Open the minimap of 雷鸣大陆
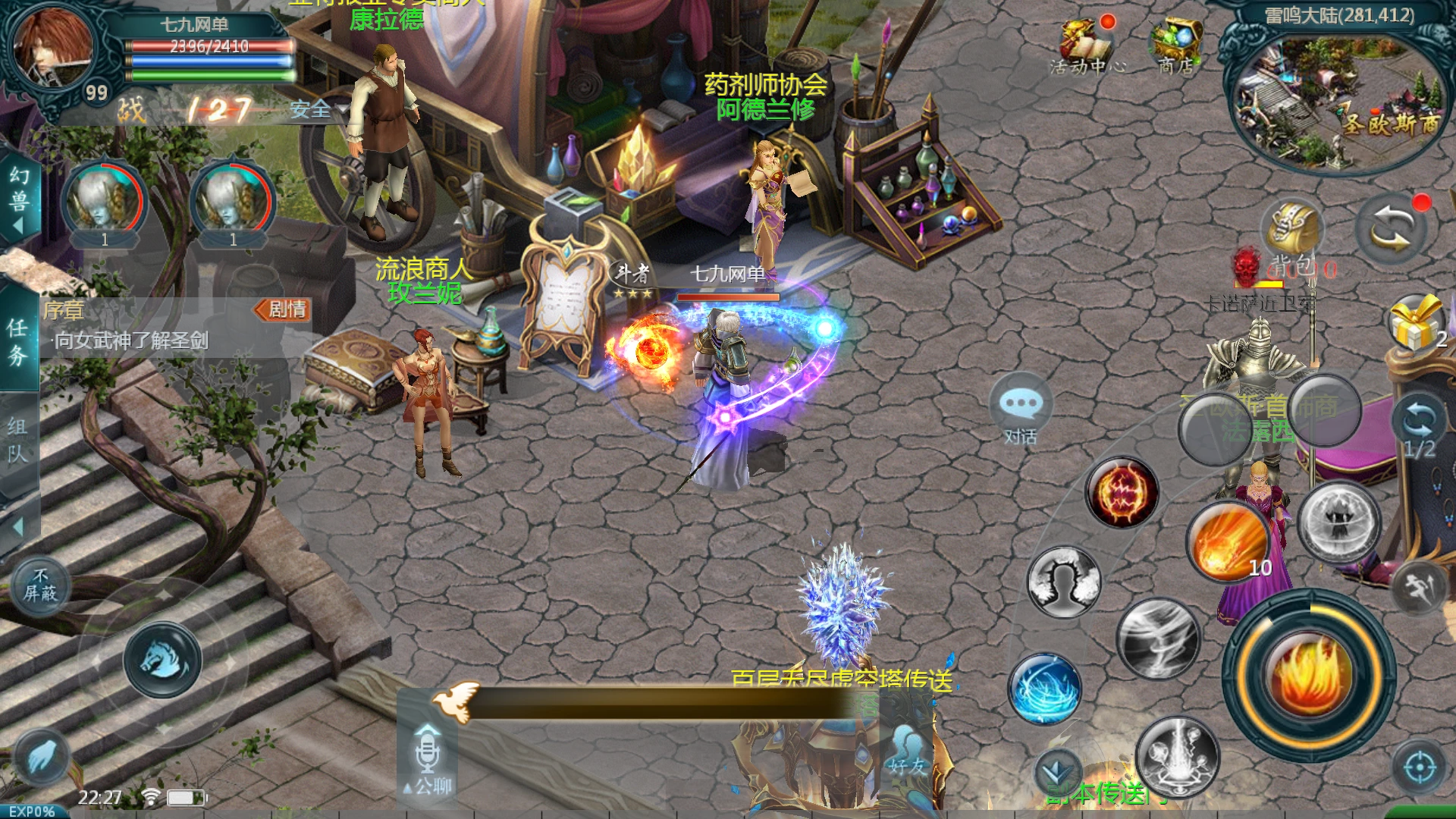 (x=1336, y=99)
